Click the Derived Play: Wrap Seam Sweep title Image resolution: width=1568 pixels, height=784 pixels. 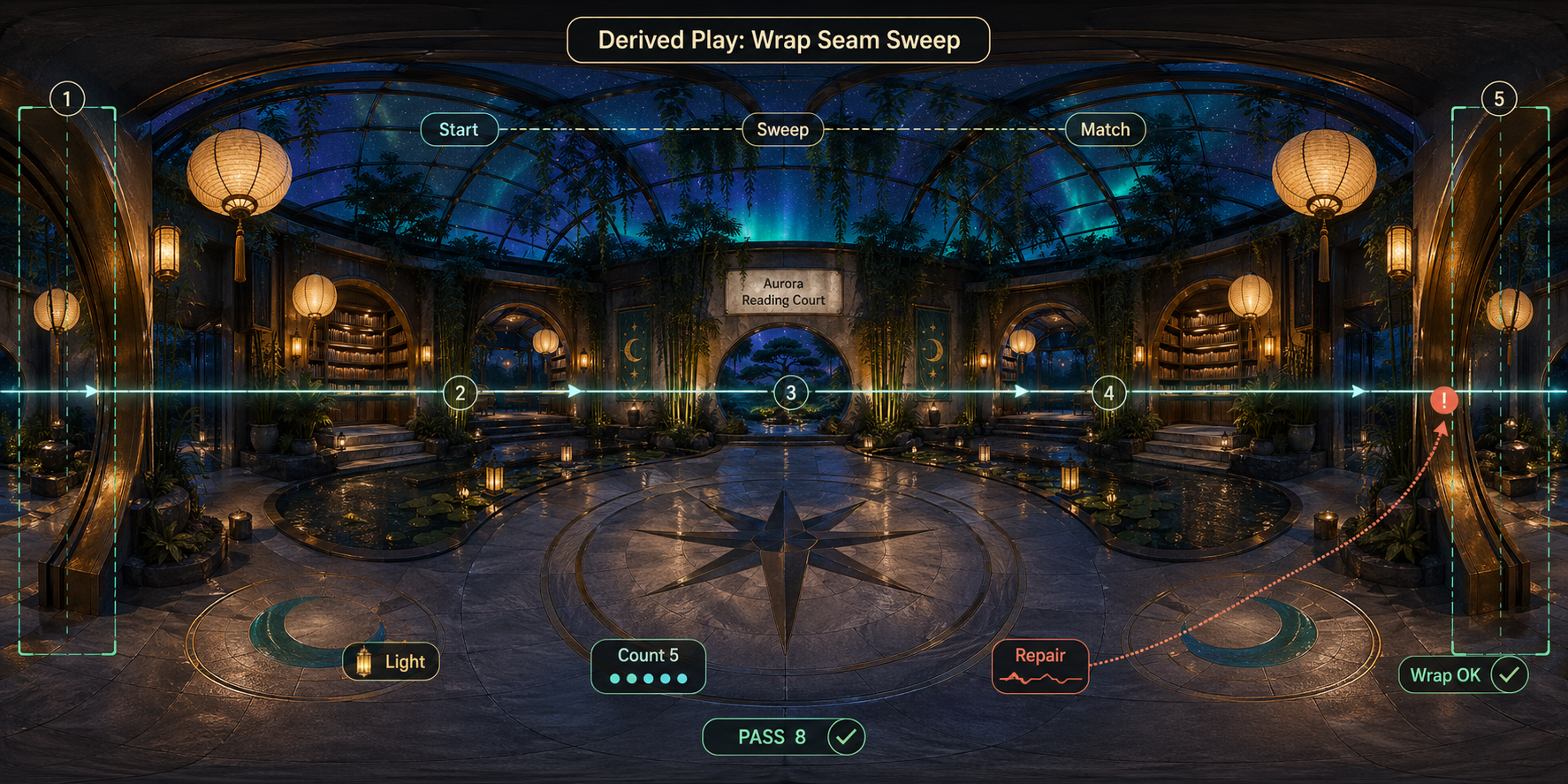point(778,41)
